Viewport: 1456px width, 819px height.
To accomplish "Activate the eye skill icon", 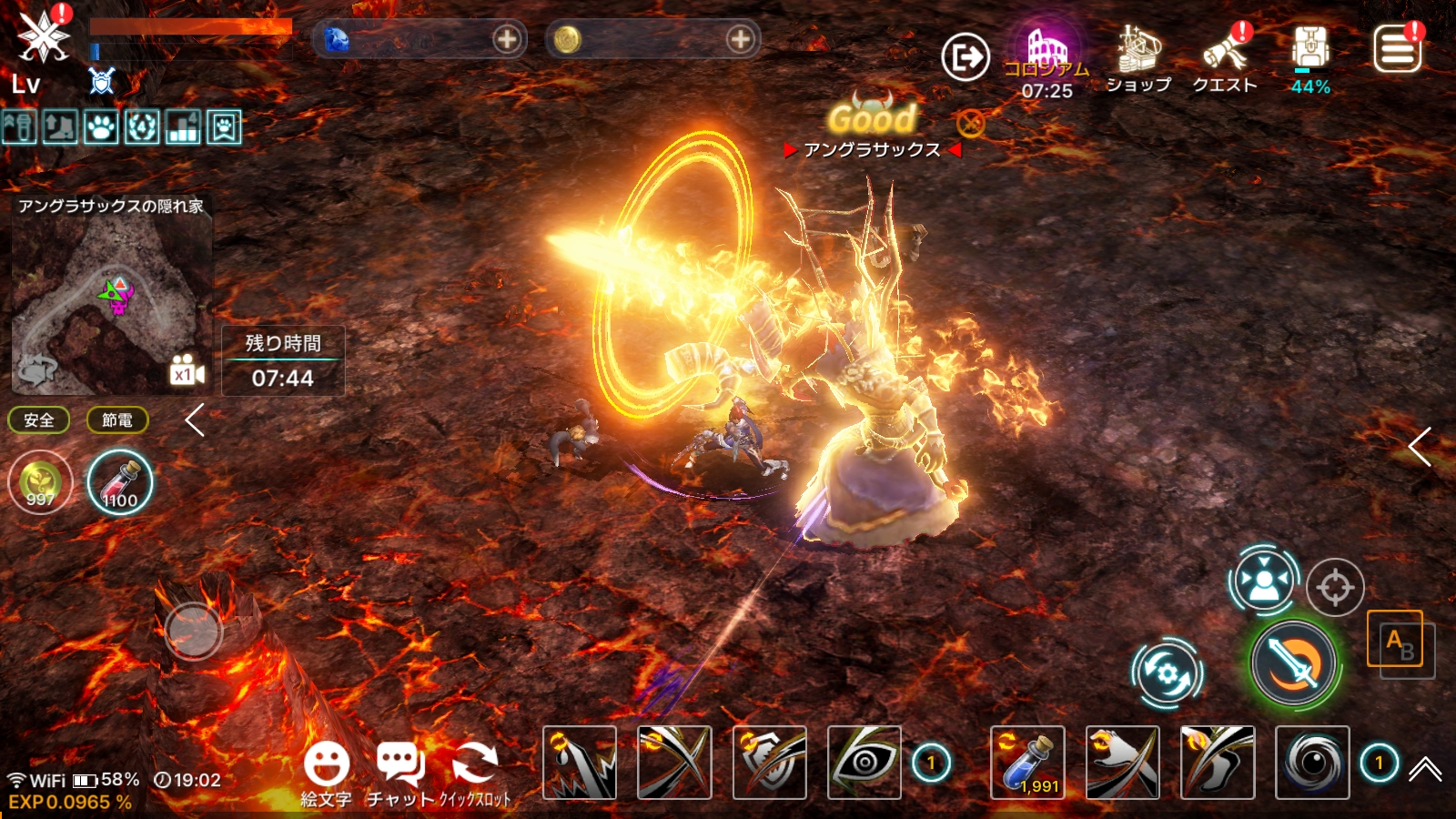I will [x=864, y=763].
